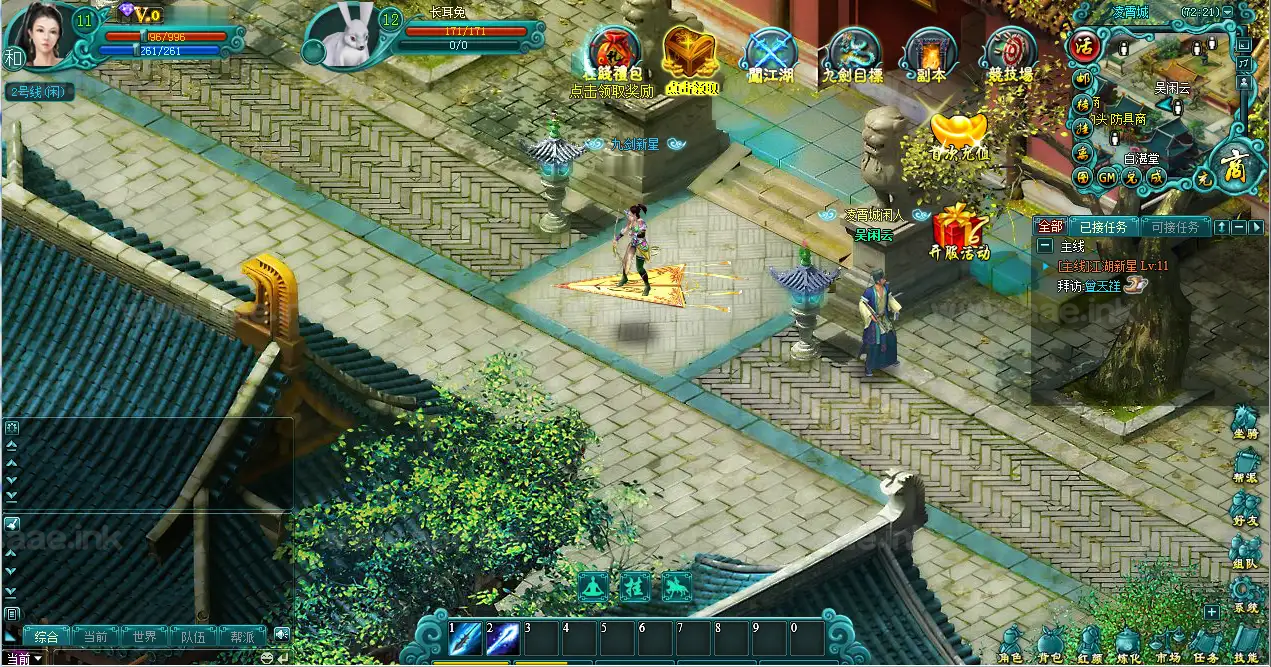
Task: Open the 背包 backpack
Action: 1050,645
